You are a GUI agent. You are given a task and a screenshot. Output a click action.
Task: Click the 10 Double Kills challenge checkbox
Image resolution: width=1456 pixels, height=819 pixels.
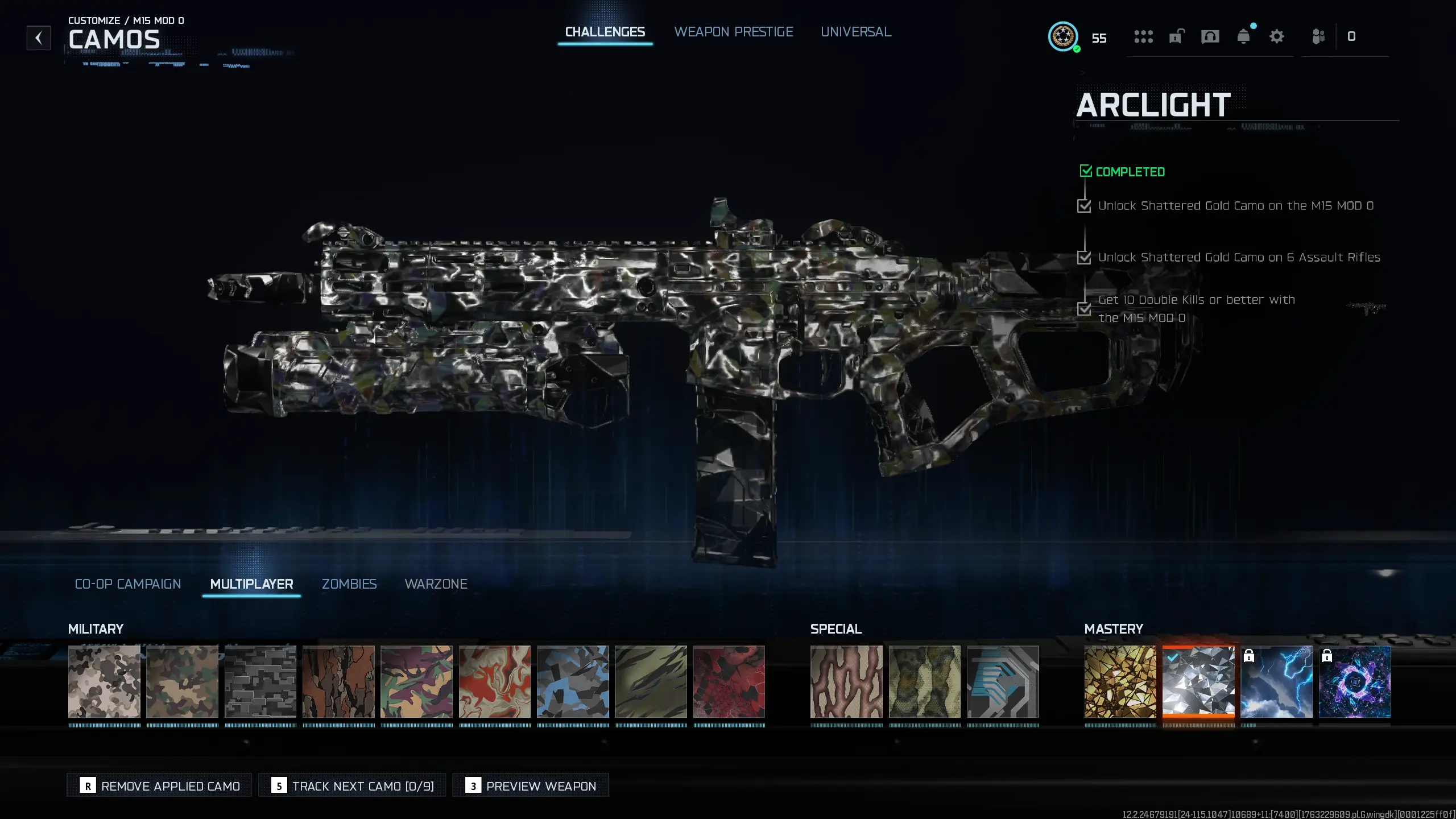1084,310
